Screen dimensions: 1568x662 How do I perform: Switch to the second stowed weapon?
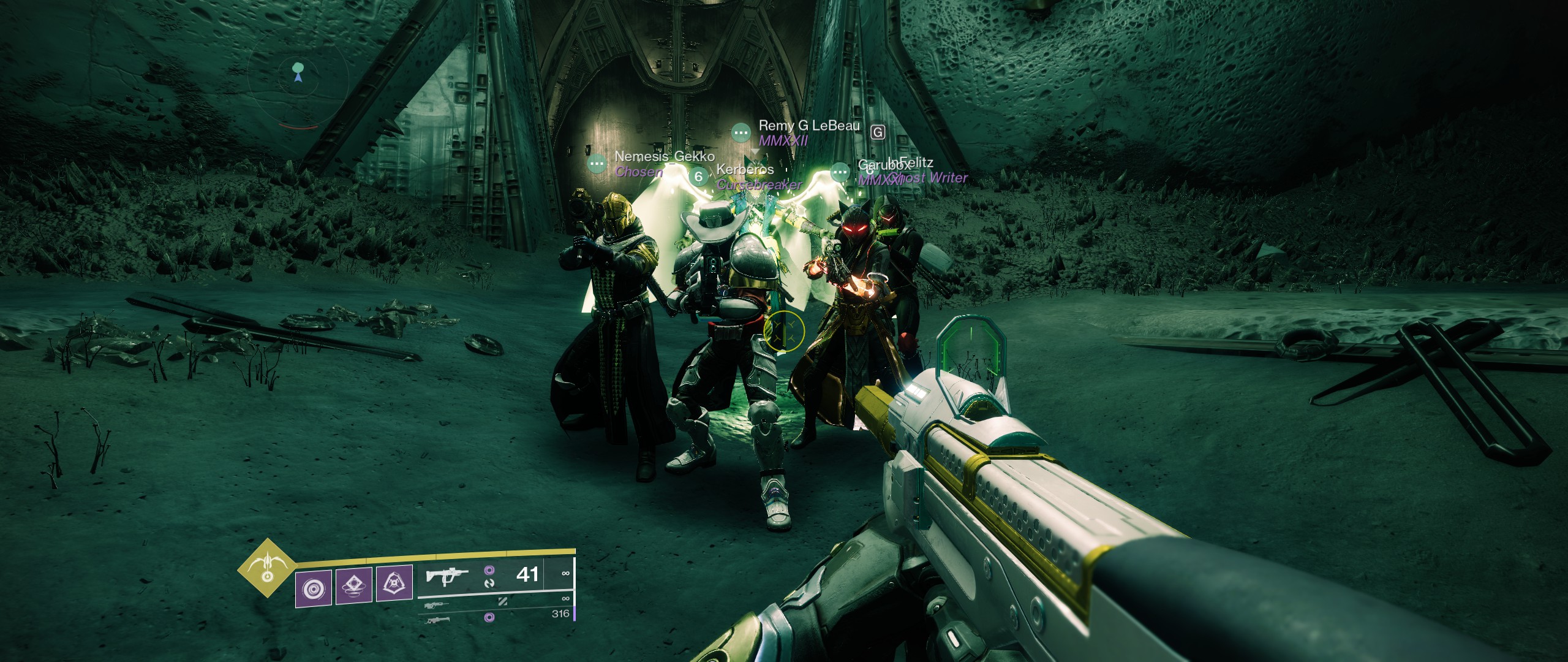pos(436,606)
